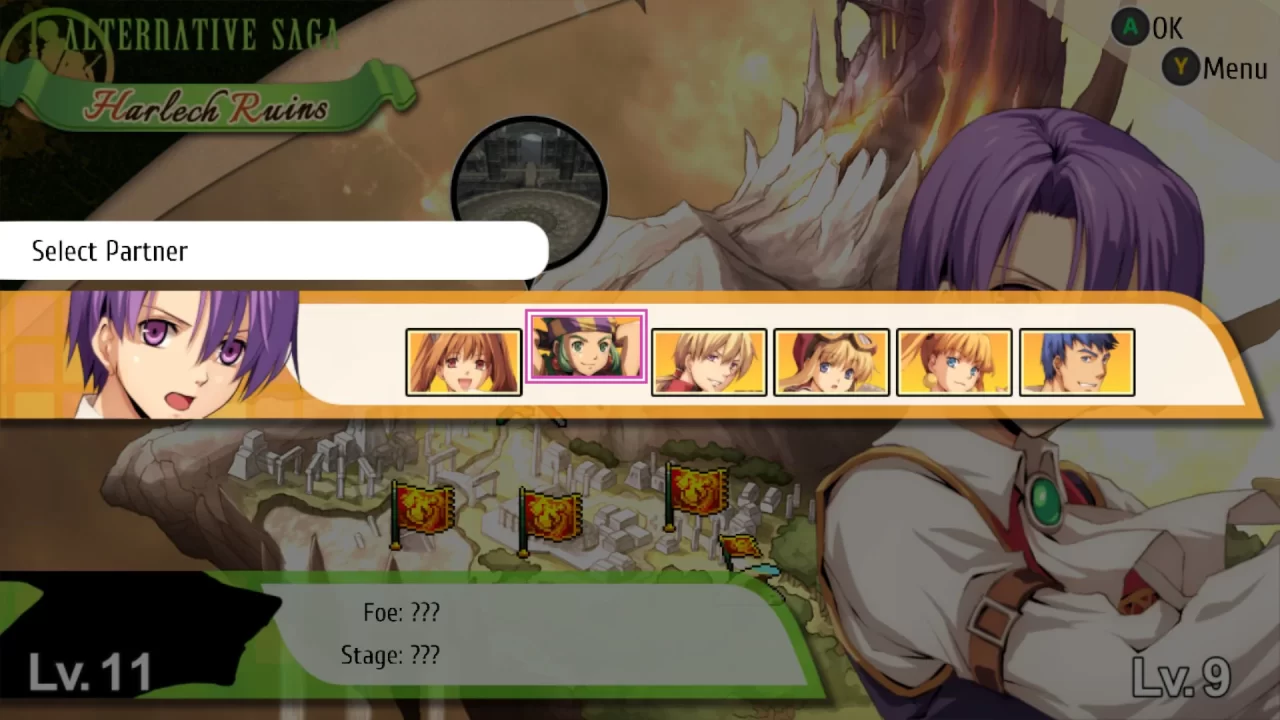The height and width of the screenshot is (720, 1280).
Task: Confirm the highlighted green-haired partner portrait
Action: 586,347
